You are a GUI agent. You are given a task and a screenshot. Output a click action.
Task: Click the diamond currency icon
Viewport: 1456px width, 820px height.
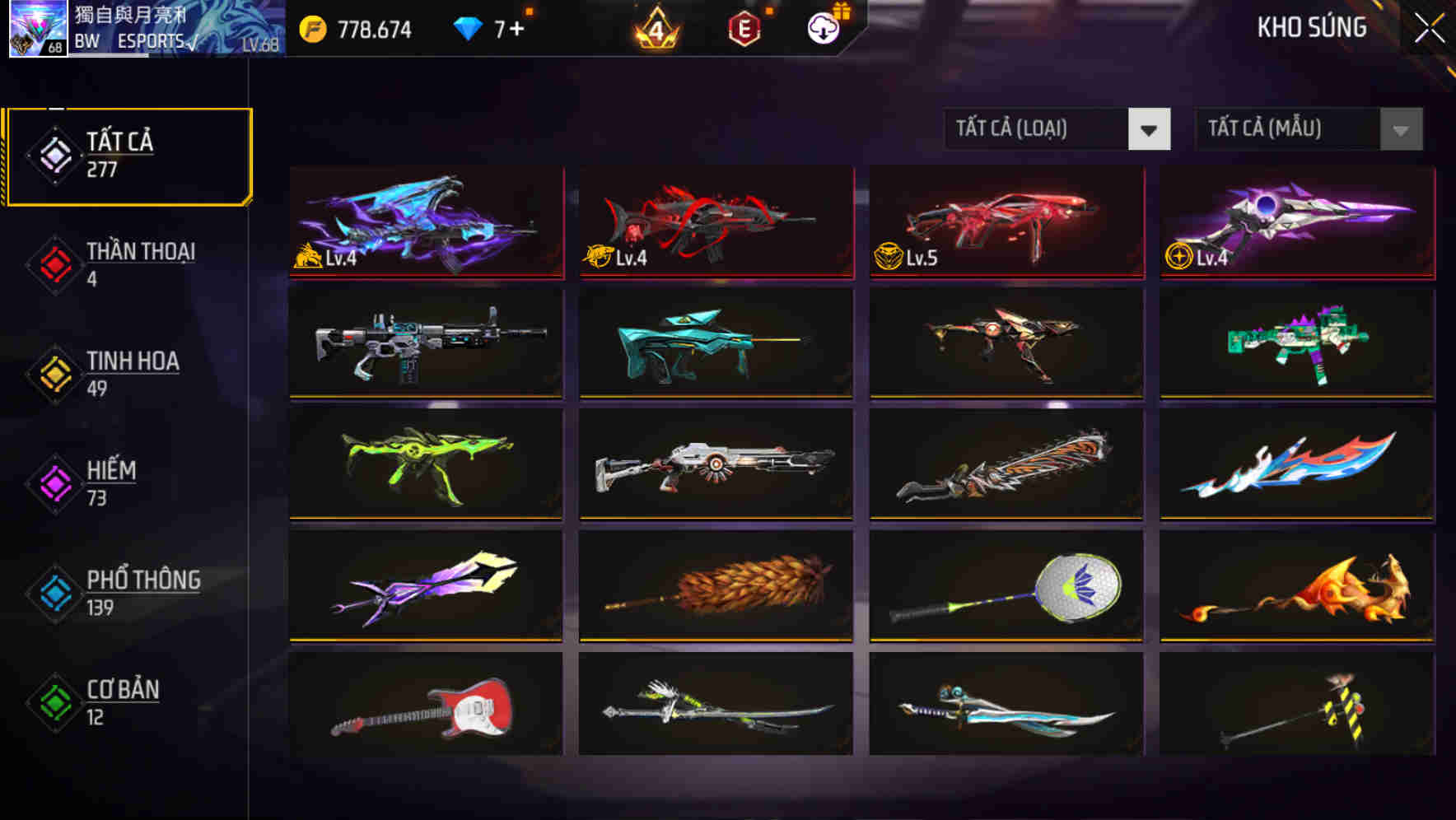pos(469,27)
